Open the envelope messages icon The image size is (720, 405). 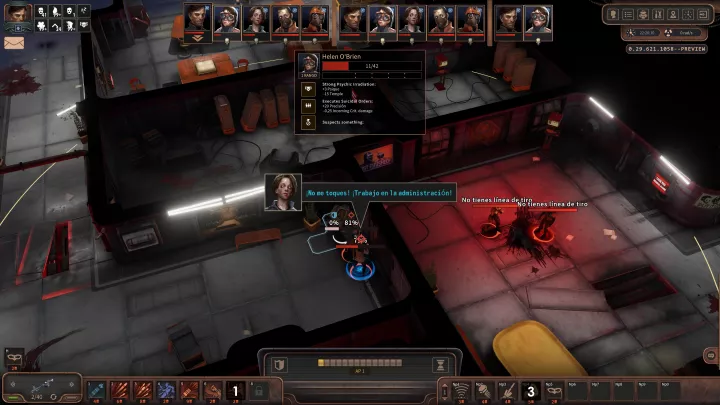[14, 43]
